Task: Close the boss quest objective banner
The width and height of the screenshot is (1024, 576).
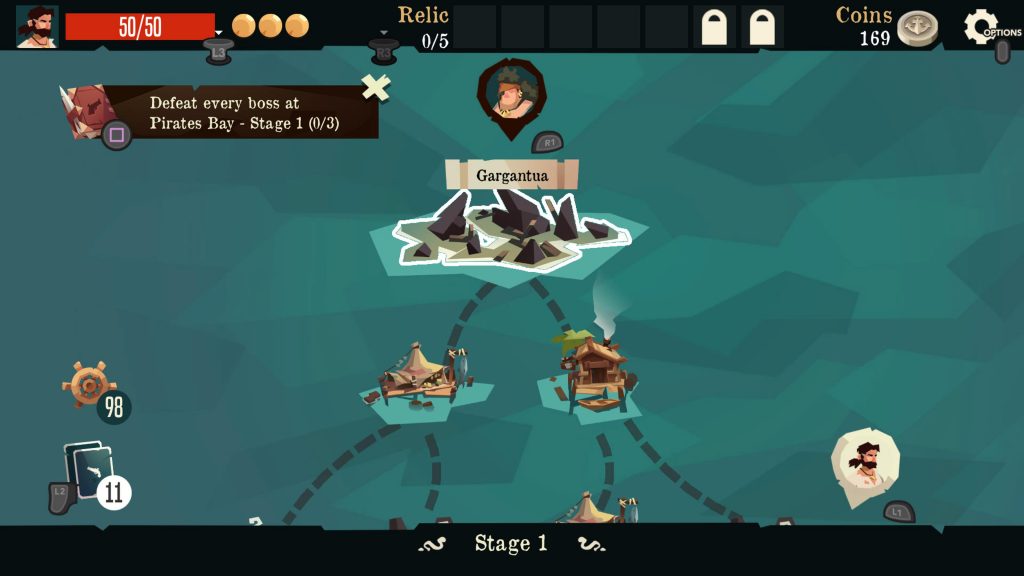Action: click(x=376, y=88)
